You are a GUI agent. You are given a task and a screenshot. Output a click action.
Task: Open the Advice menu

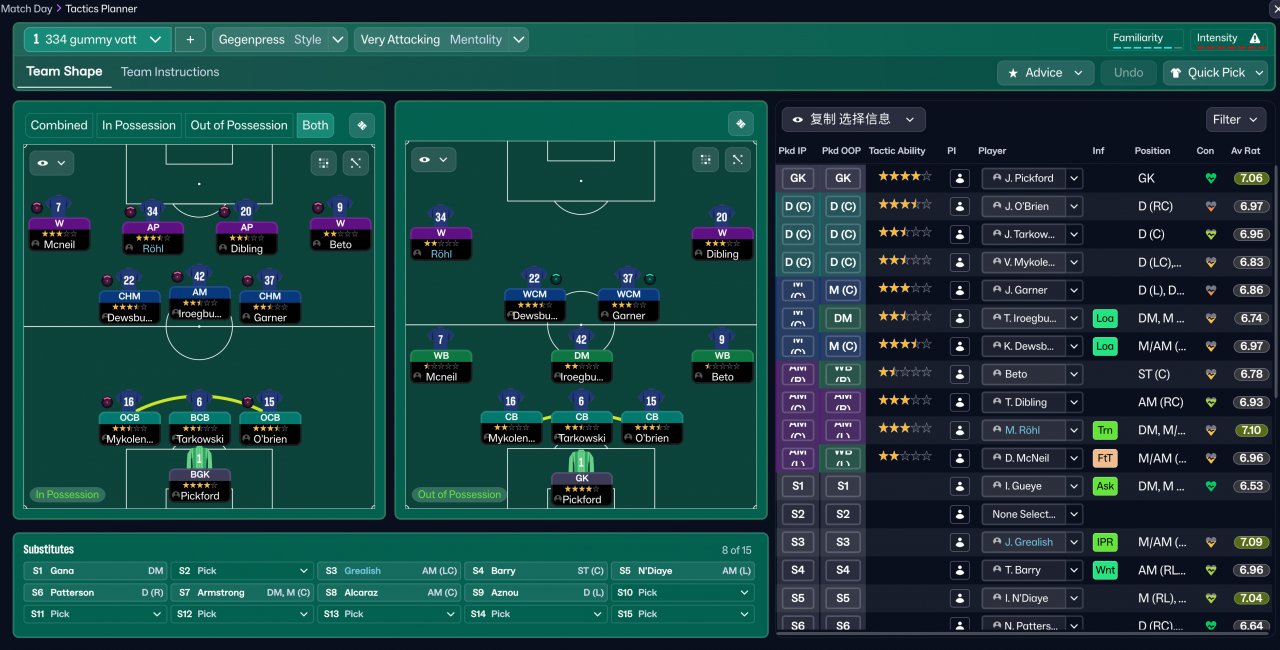coord(1045,73)
